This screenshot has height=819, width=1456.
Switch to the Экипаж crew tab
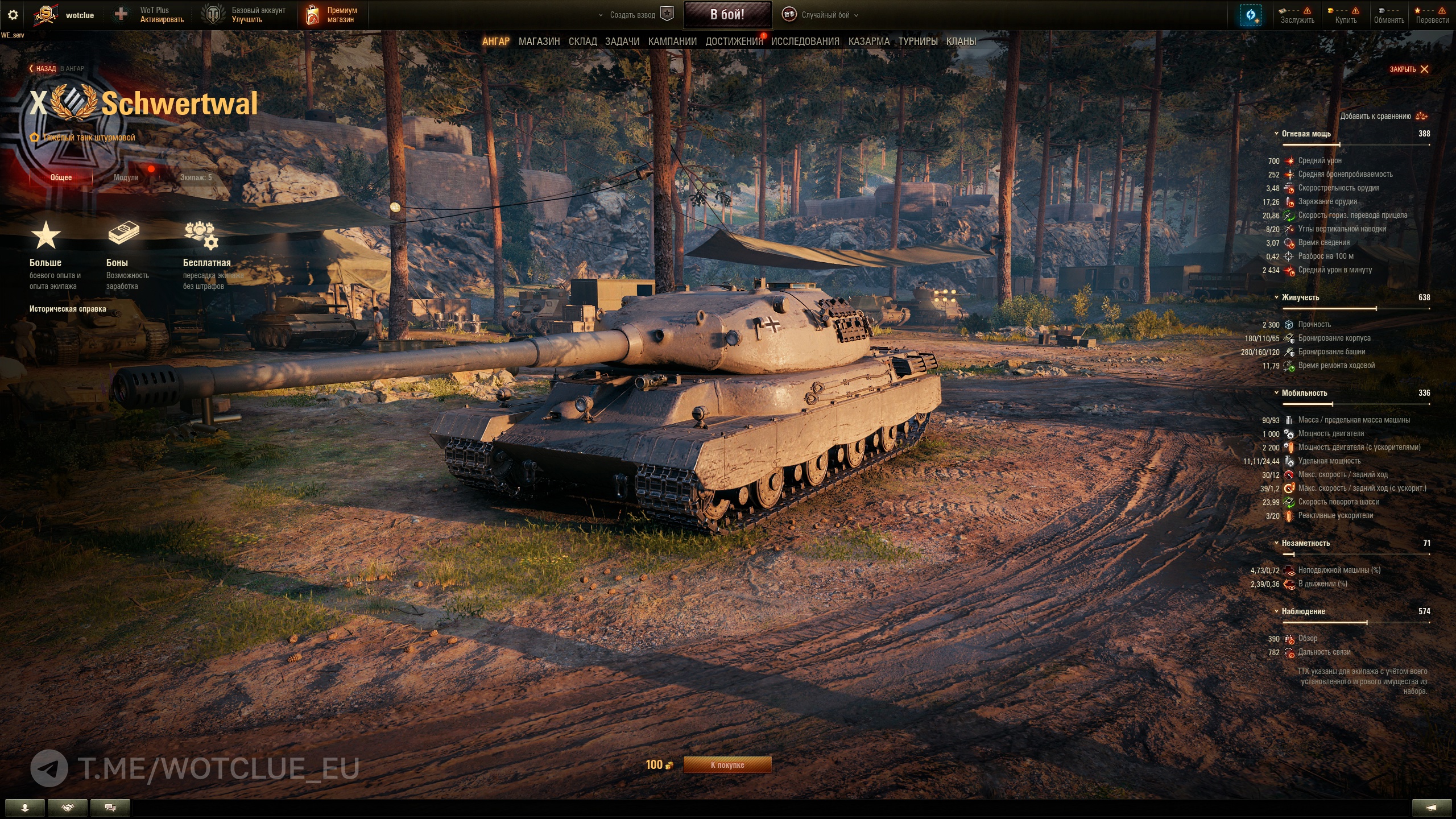(x=196, y=177)
